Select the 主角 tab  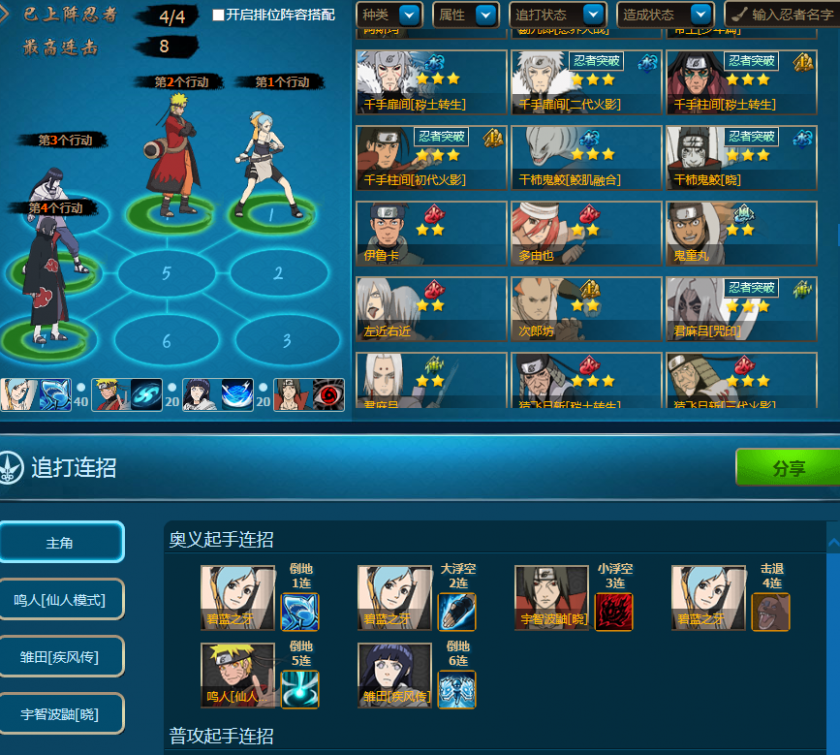coord(61,542)
